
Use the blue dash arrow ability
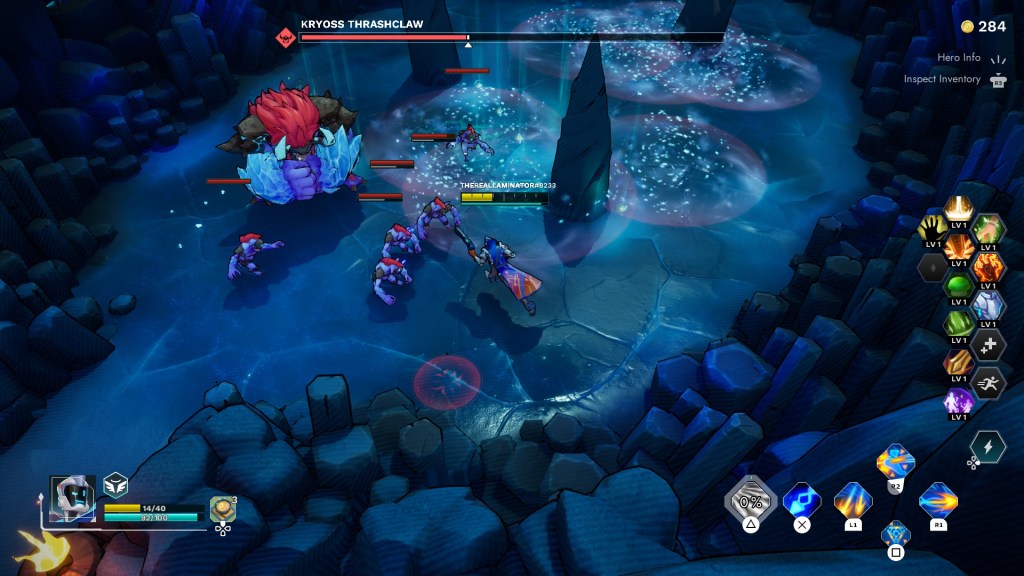801,499
